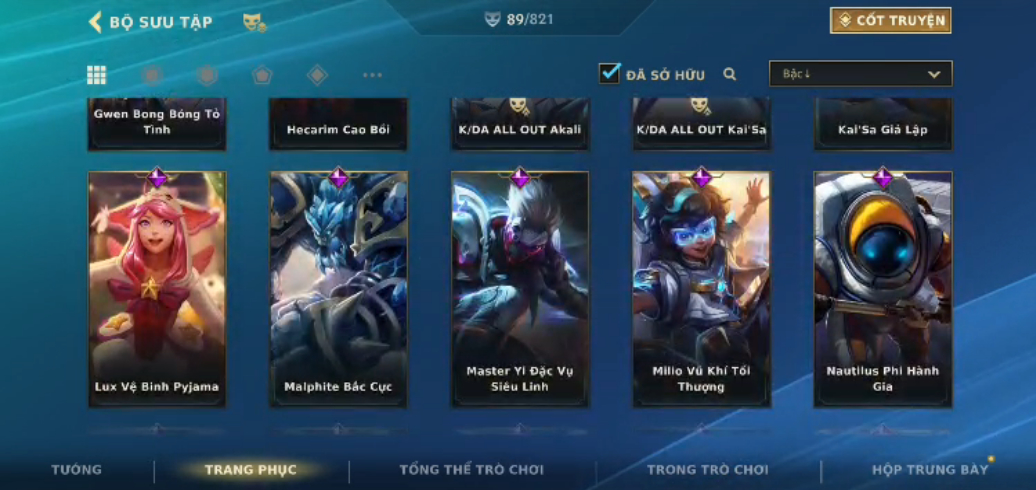Click the three-dots more filters icon
The image size is (1036, 490).
click(372, 75)
